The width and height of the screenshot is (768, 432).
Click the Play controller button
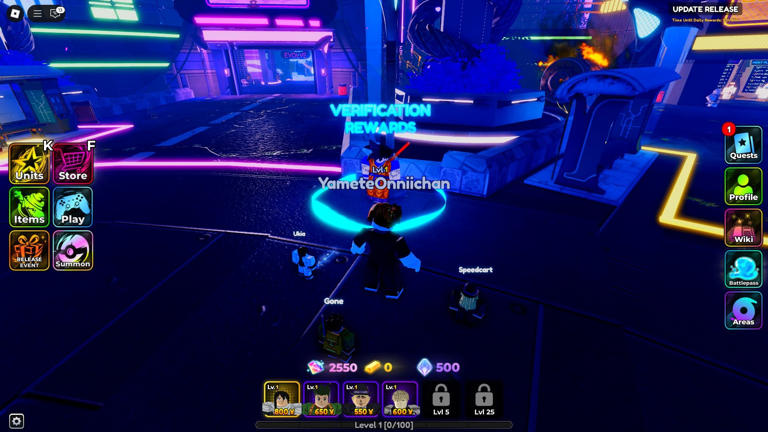pyautogui.click(x=73, y=207)
